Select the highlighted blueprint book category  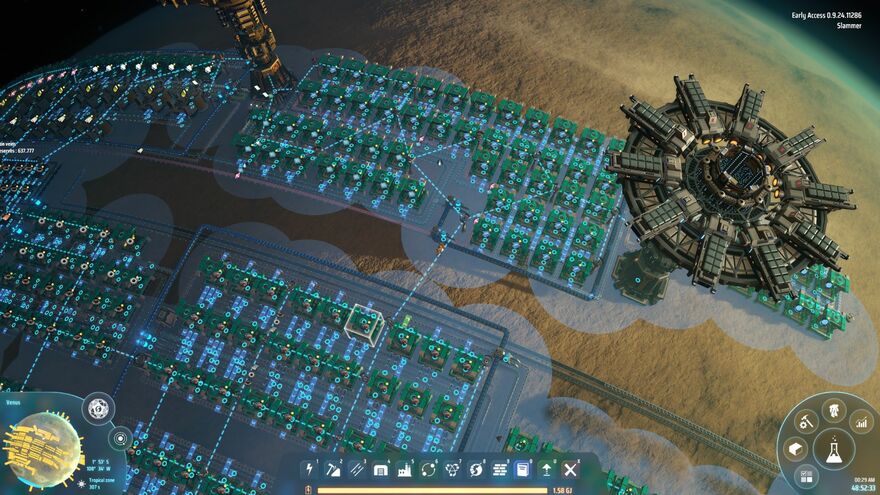coord(523,469)
